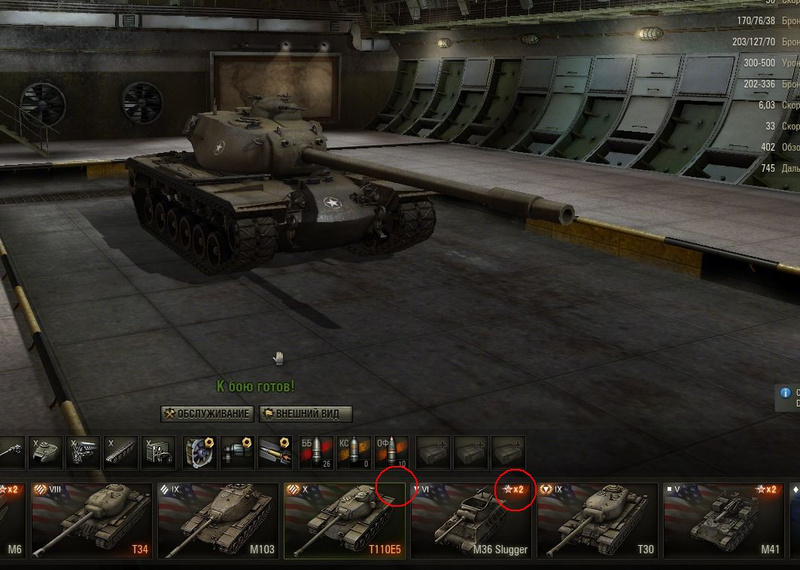Click the ББ armor-piercing shell slot
The image size is (800, 570).
tap(313, 453)
